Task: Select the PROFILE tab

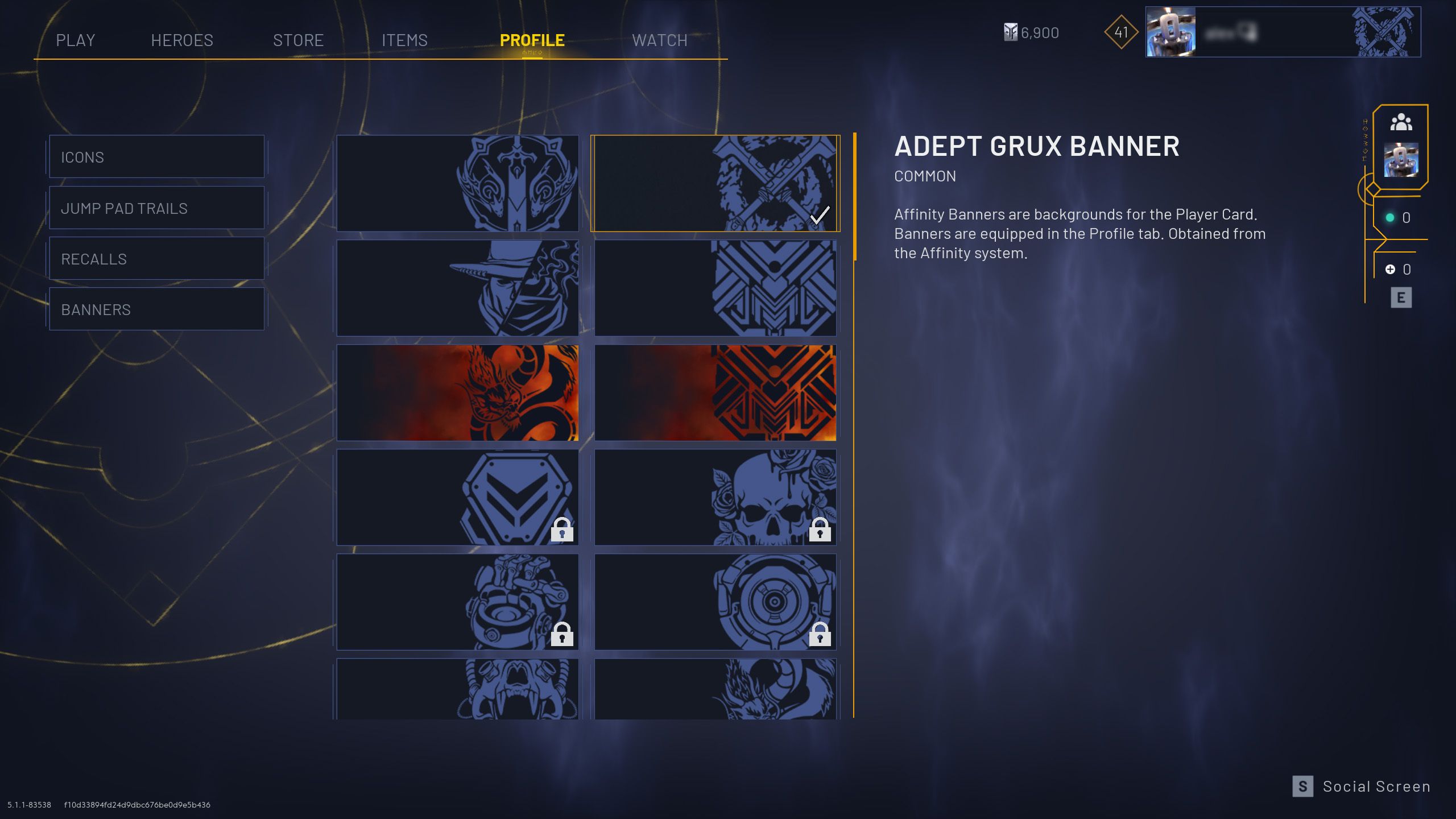Action: [532, 40]
